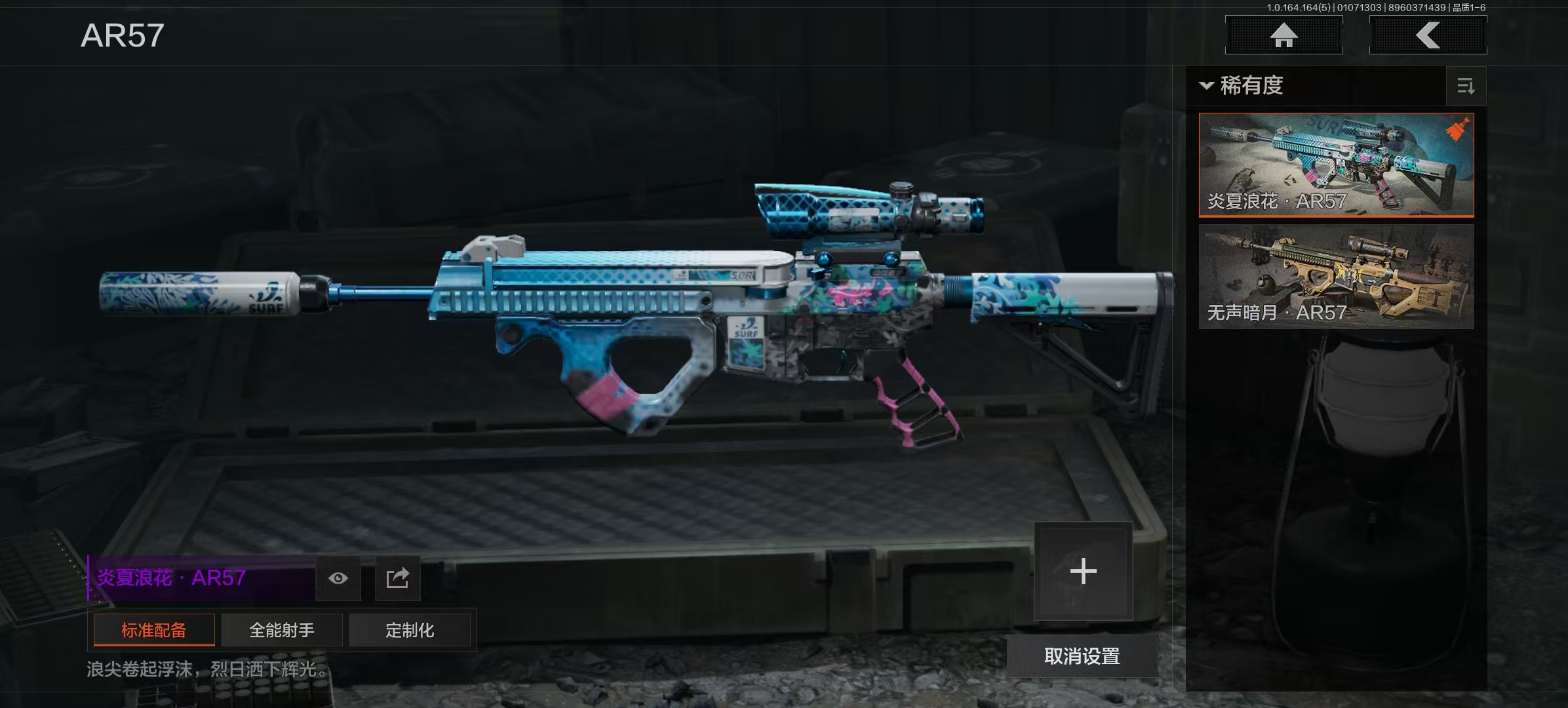The width and height of the screenshot is (1568, 708).
Task: Toggle the eye preview icon
Action: click(338, 578)
